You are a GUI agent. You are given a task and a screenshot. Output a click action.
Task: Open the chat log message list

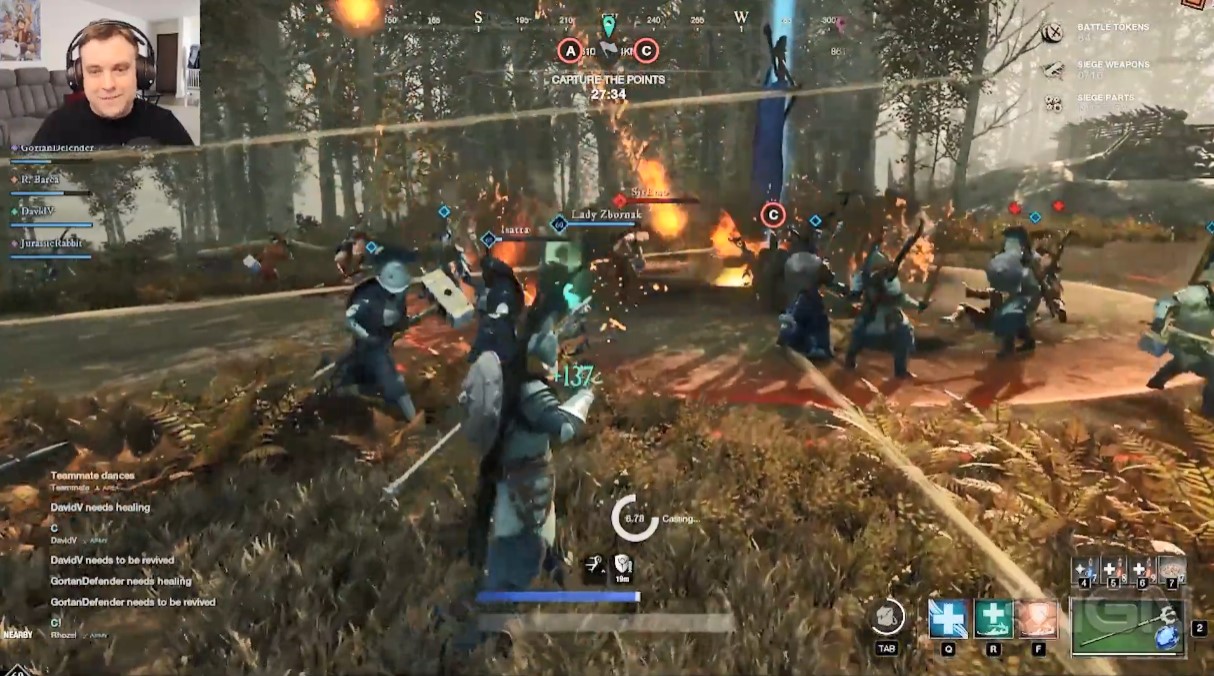tap(130, 550)
